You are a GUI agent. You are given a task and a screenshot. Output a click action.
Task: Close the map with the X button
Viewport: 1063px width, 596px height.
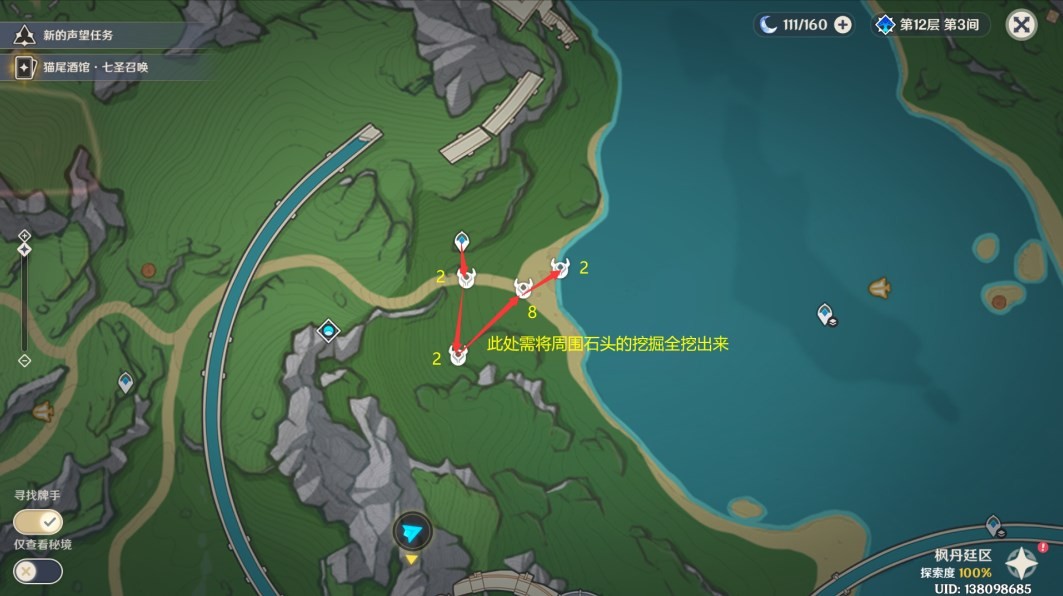click(1021, 25)
